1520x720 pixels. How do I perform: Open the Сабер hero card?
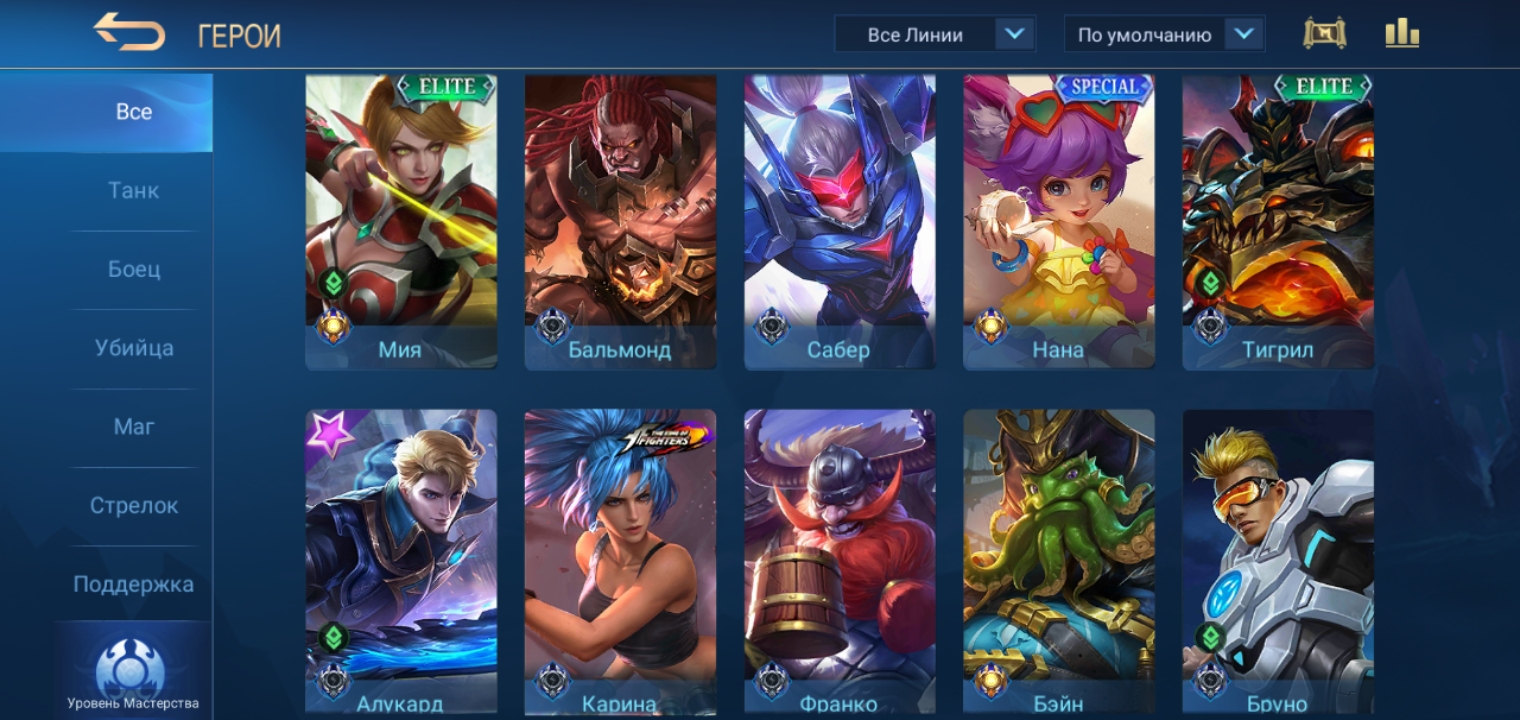839,220
